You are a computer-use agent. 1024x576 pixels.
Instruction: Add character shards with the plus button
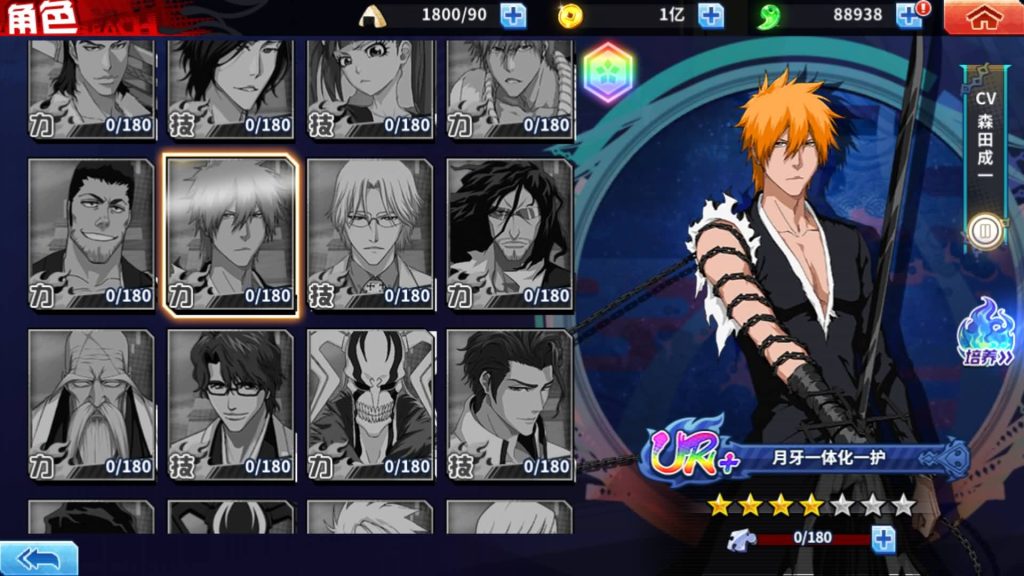click(883, 540)
